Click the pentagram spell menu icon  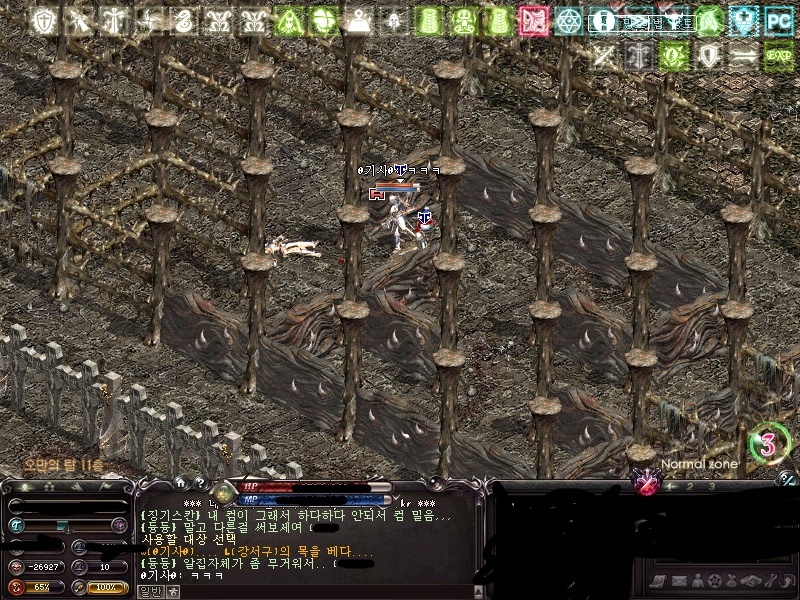[713, 581]
